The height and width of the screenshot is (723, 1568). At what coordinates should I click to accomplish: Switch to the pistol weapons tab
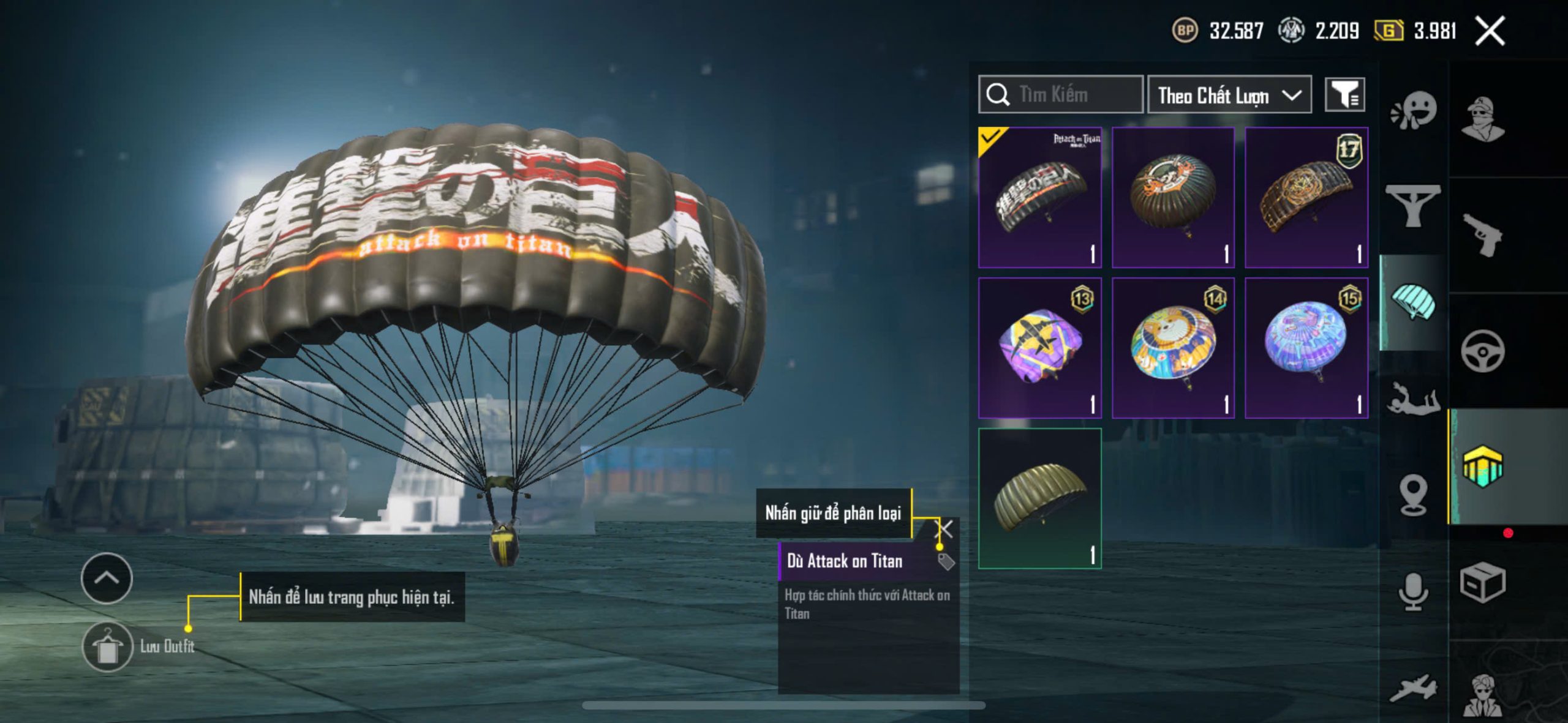coord(1482,234)
